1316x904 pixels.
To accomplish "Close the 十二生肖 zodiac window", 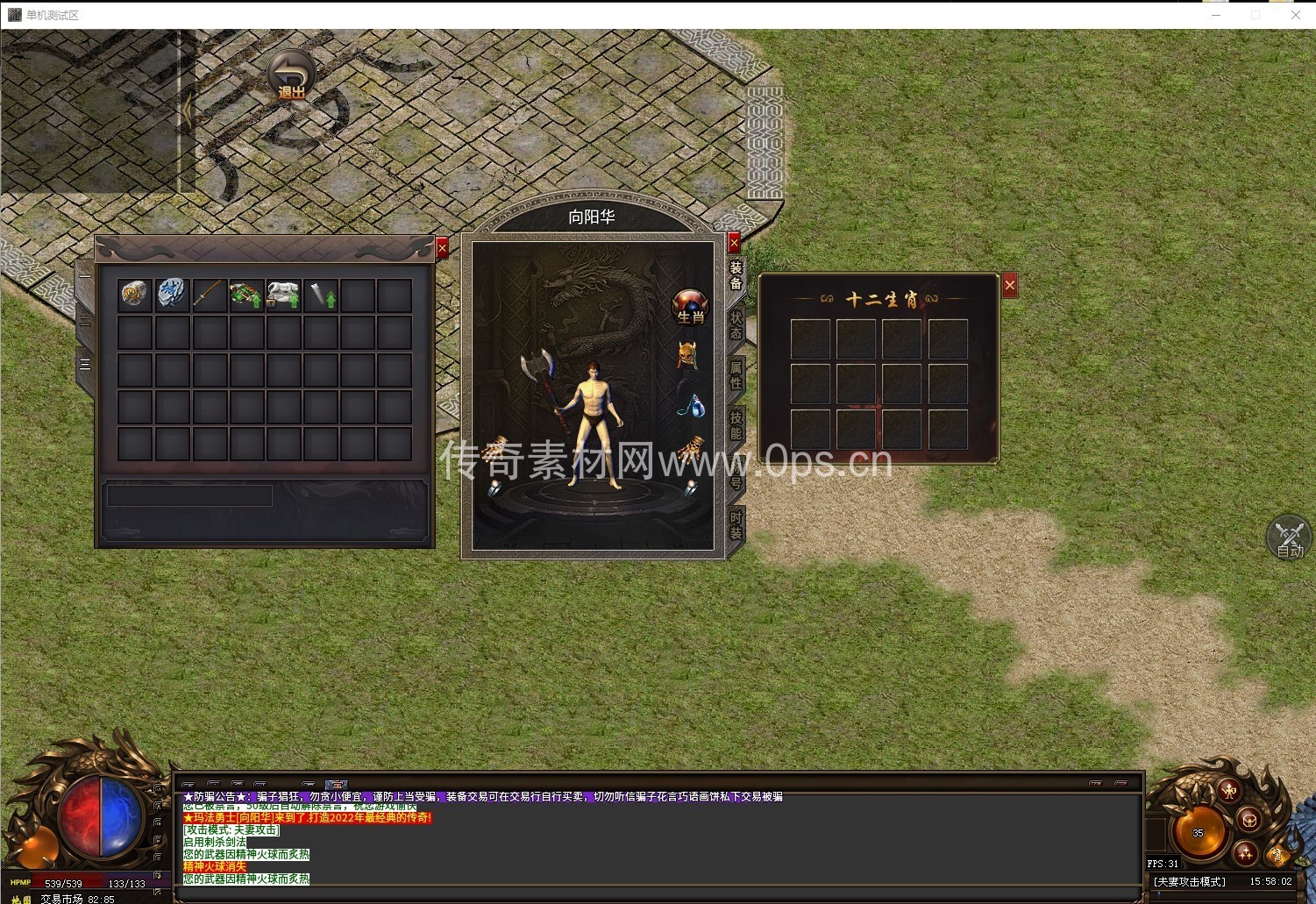I will pyautogui.click(x=1009, y=285).
